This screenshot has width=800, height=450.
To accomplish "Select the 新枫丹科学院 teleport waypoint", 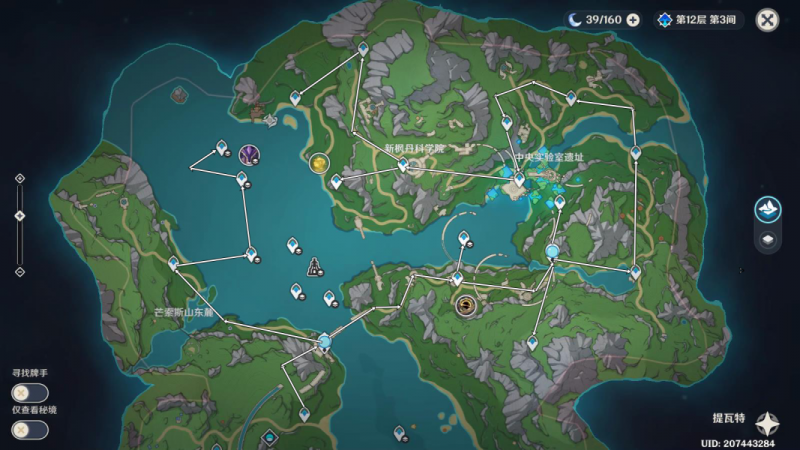I will click(403, 167).
